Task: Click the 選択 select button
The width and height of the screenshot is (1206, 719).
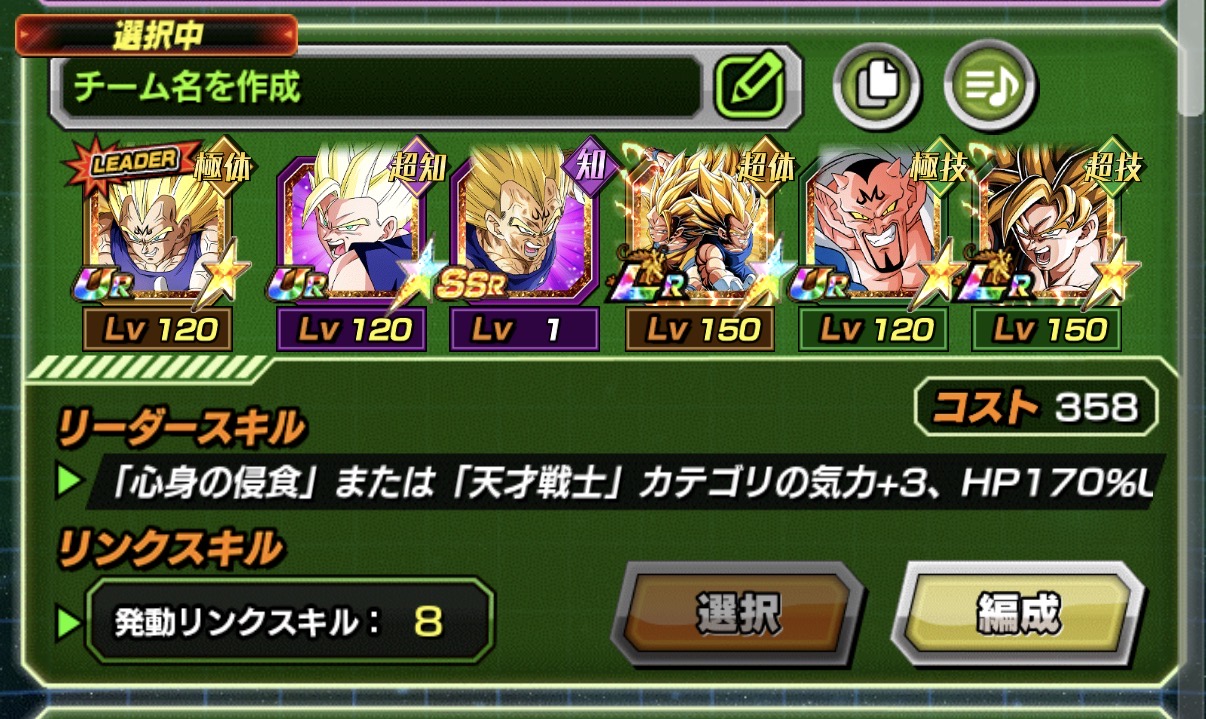Action: [737, 613]
